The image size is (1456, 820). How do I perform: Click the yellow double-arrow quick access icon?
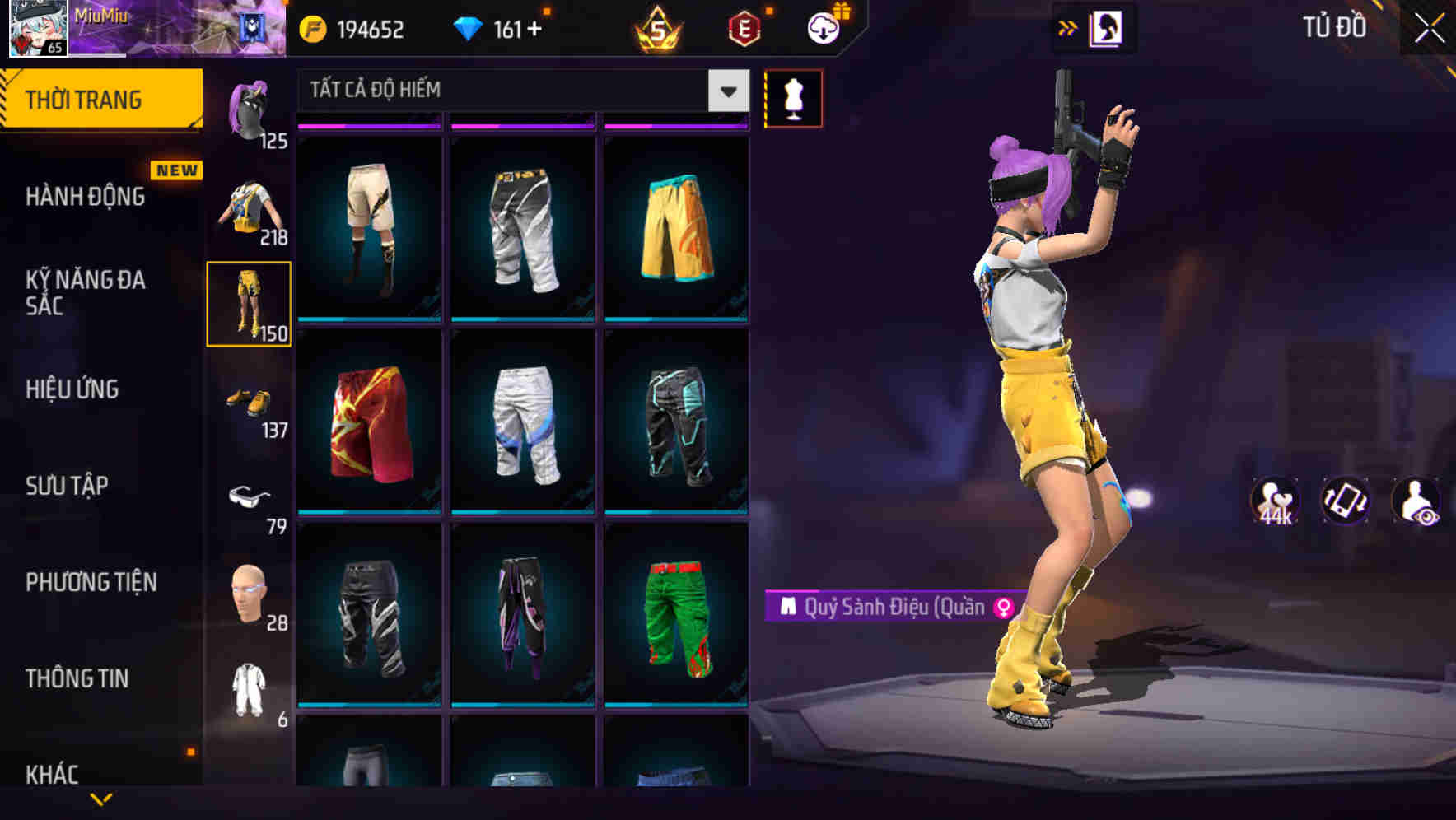coord(1068,27)
